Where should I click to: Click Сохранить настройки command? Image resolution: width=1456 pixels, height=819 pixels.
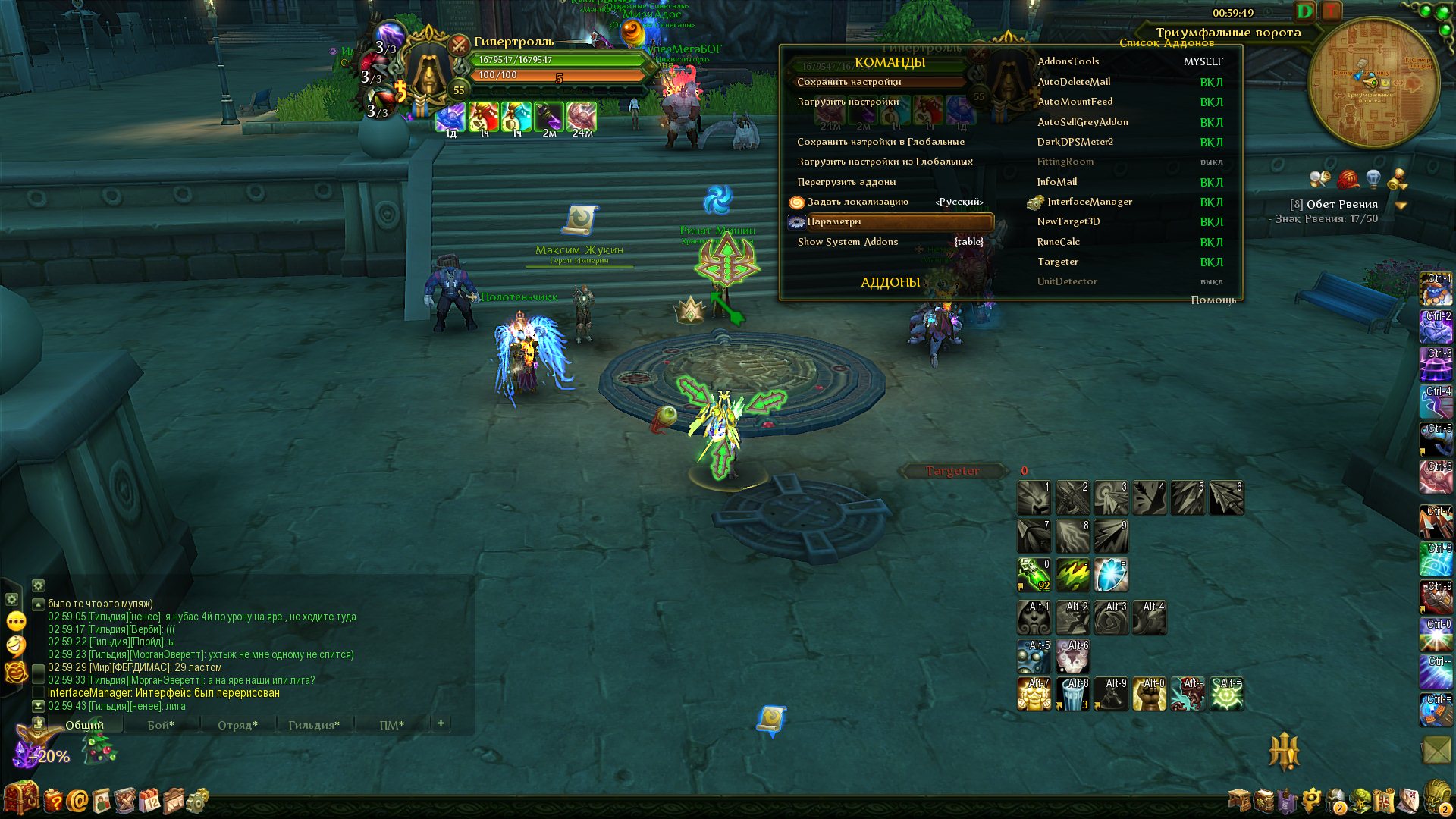click(849, 82)
